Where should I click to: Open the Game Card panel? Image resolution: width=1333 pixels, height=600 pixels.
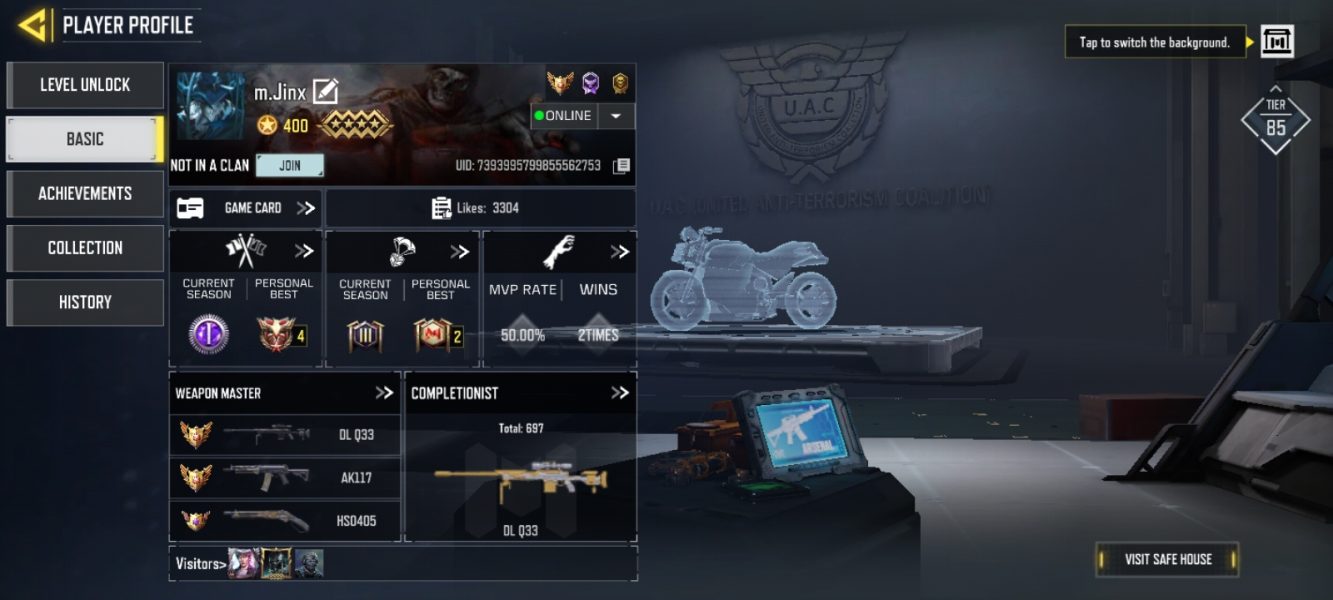click(x=246, y=208)
